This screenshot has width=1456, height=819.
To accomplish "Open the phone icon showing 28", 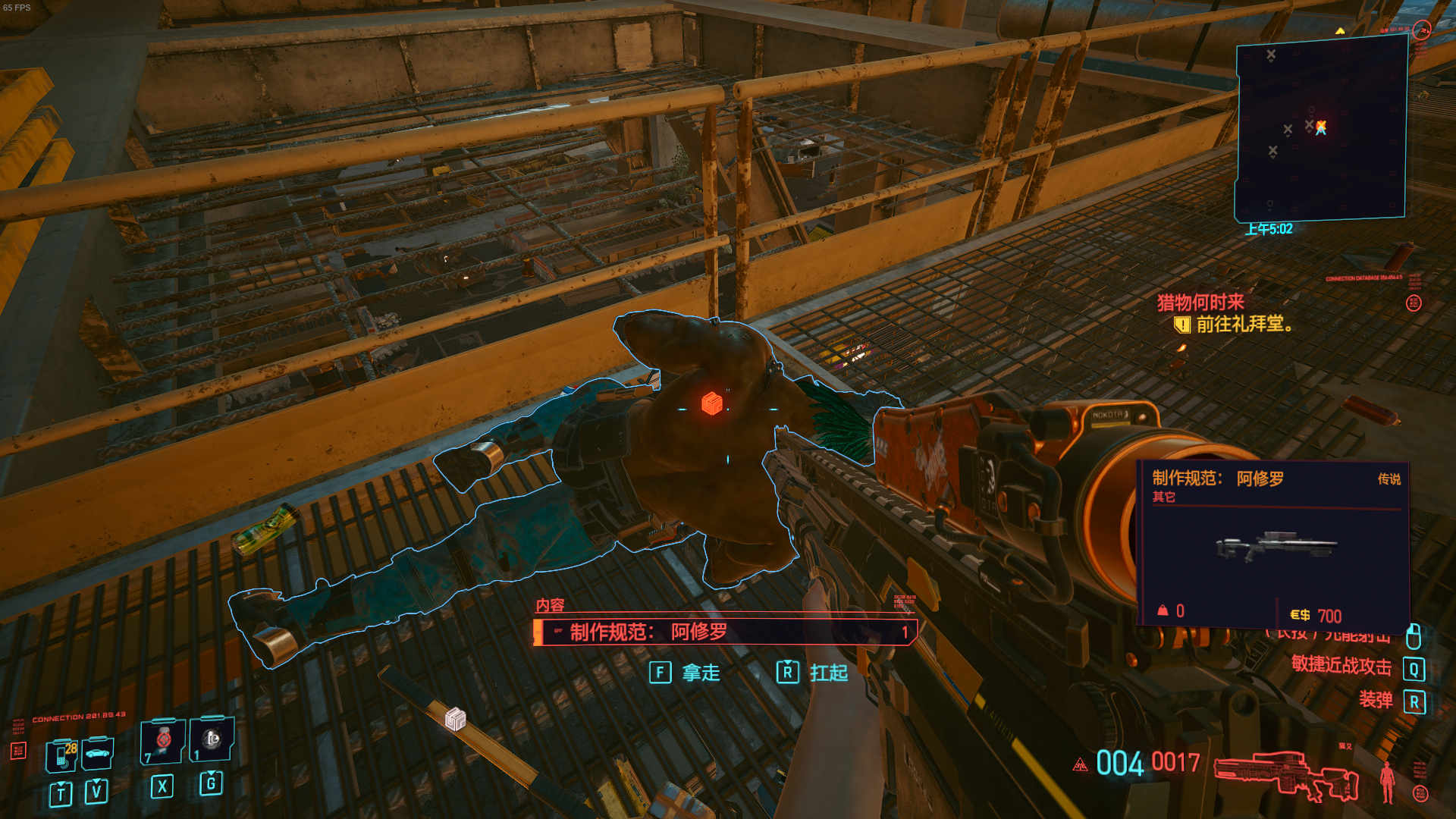I will [x=62, y=754].
